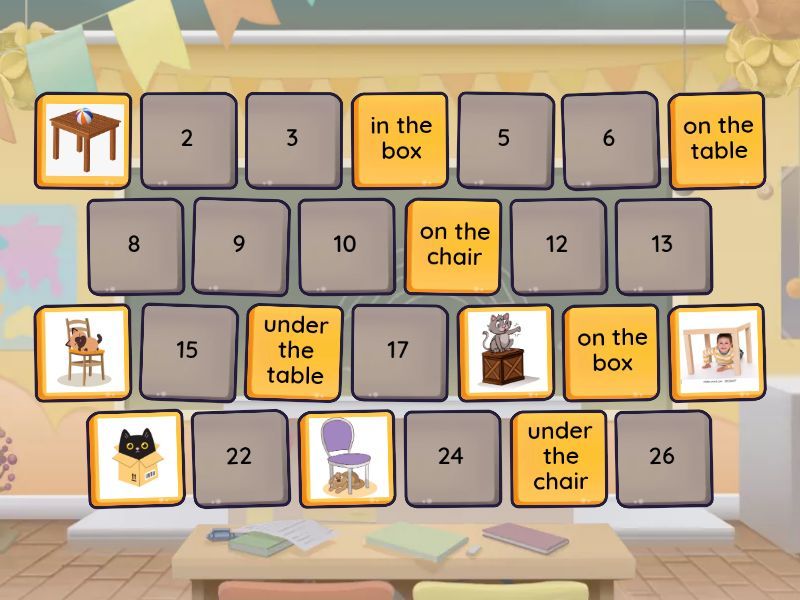Choose the 'in the box' card
This screenshot has height=600, width=800.
click(x=400, y=139)
